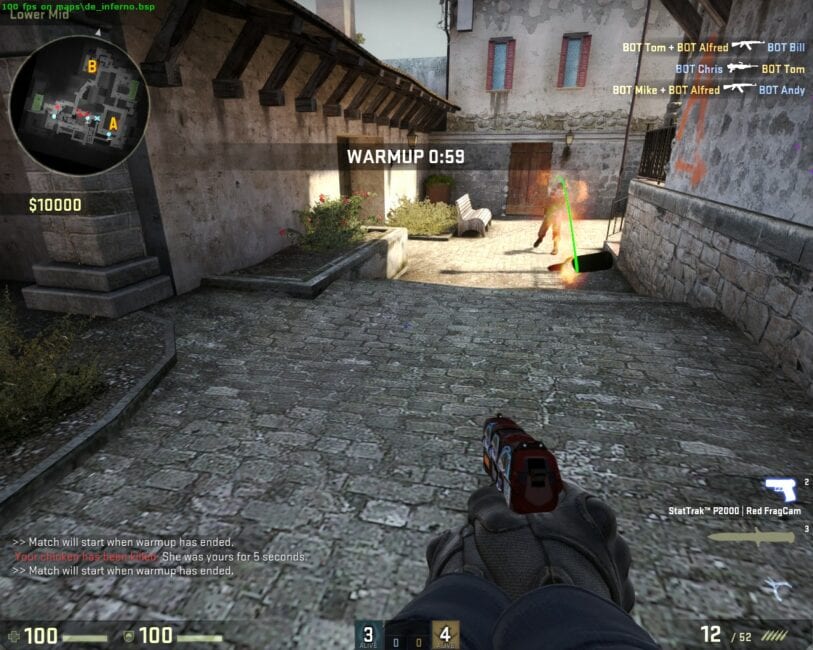The height and width of the screenshot is (650, 813).
Task: Click the circular radar minimap
Action: tap(78, 106)
